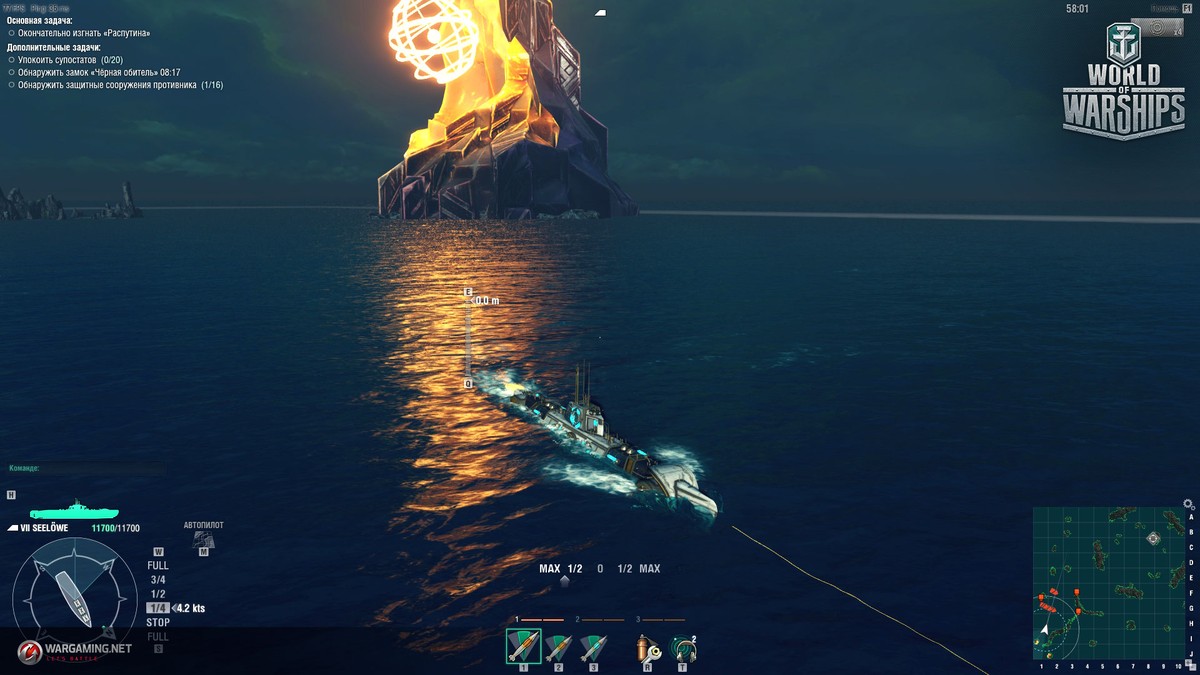The image size is (1200, 675).
Task: Use the hydrophone headphones consumable
Action: point(683,648)
